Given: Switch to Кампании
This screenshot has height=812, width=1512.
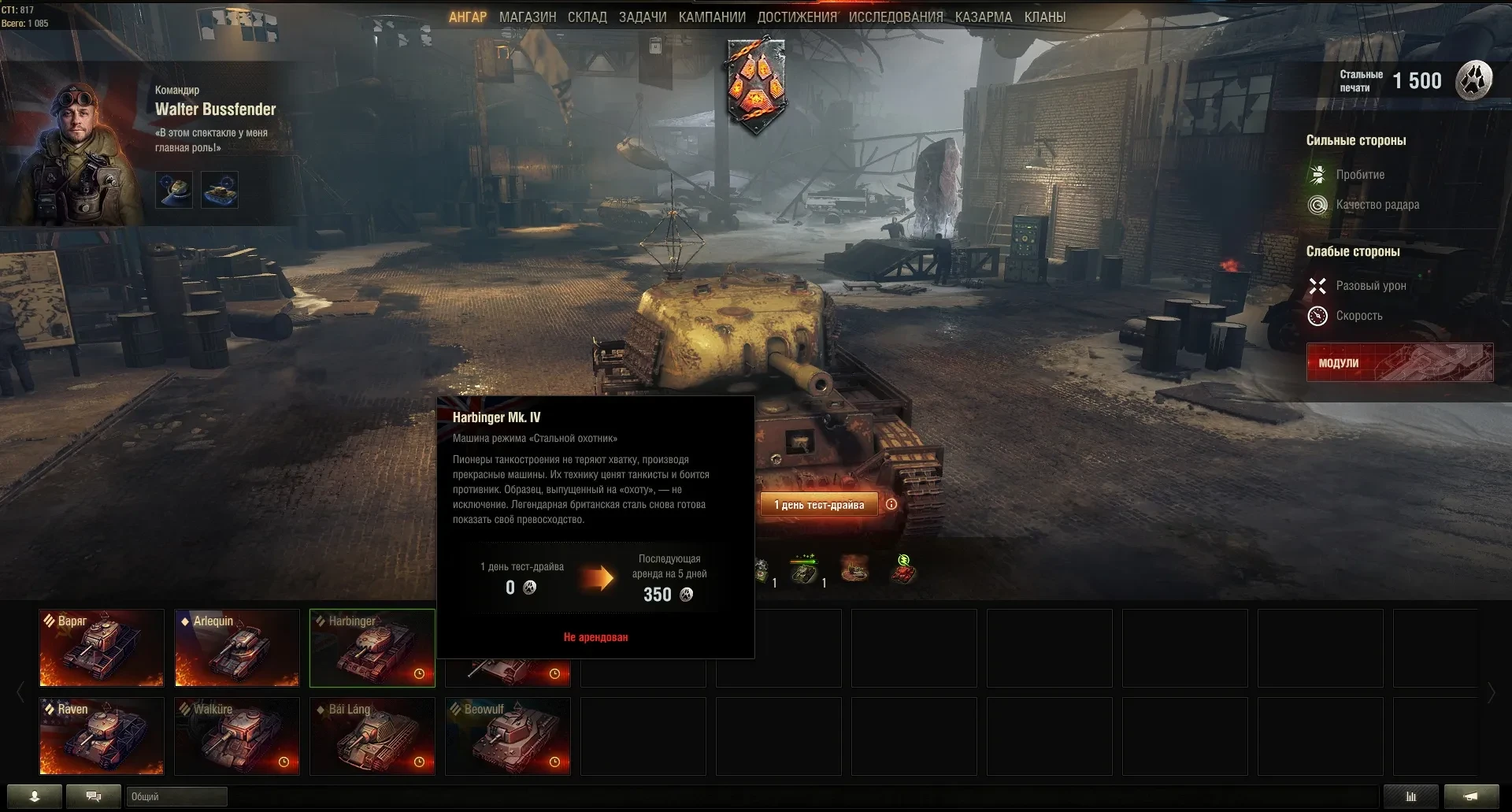Looking at the screenshot, I should [x=712, y=17].
